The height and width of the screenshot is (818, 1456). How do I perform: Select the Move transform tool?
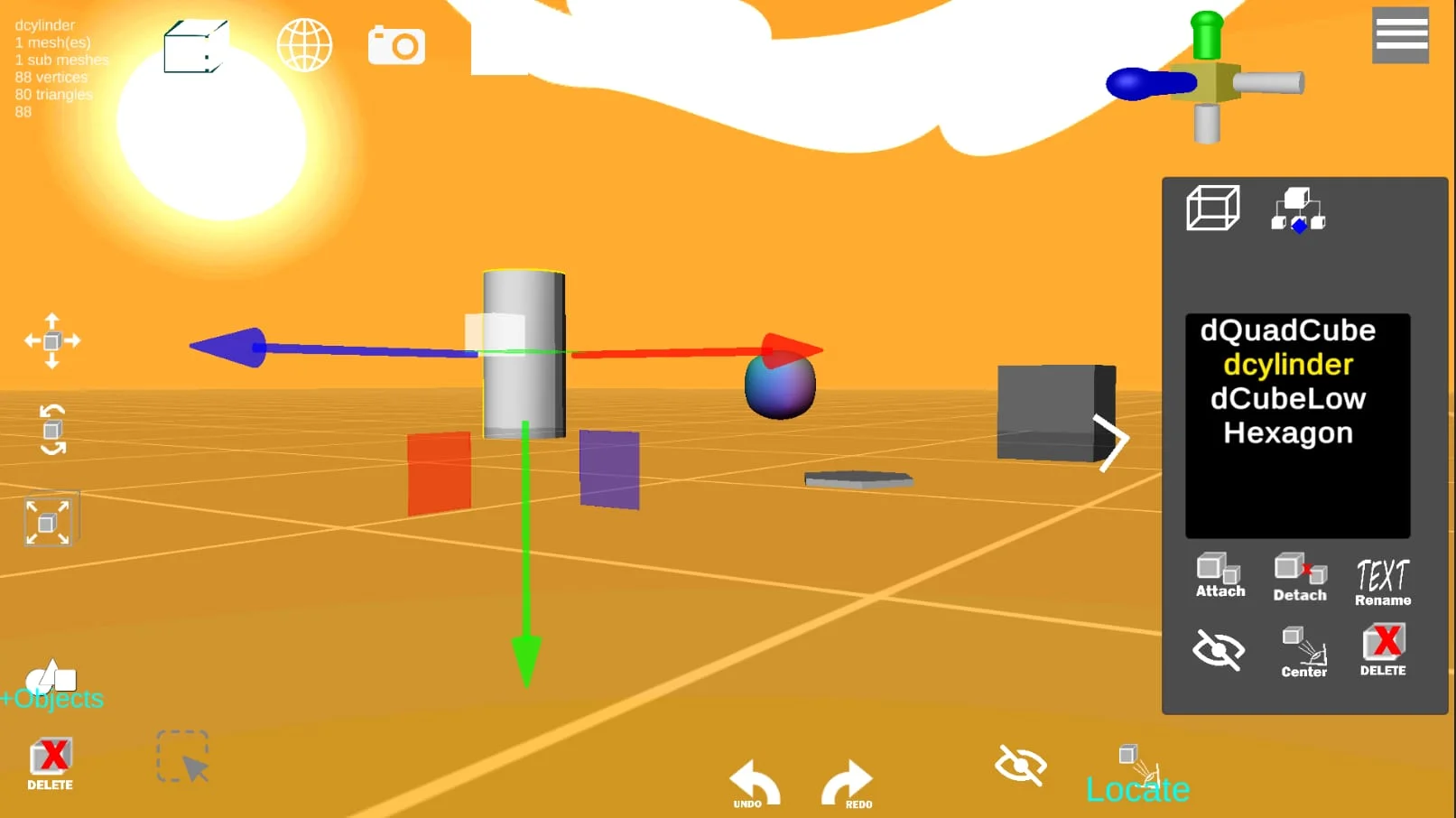click(51, 341)
